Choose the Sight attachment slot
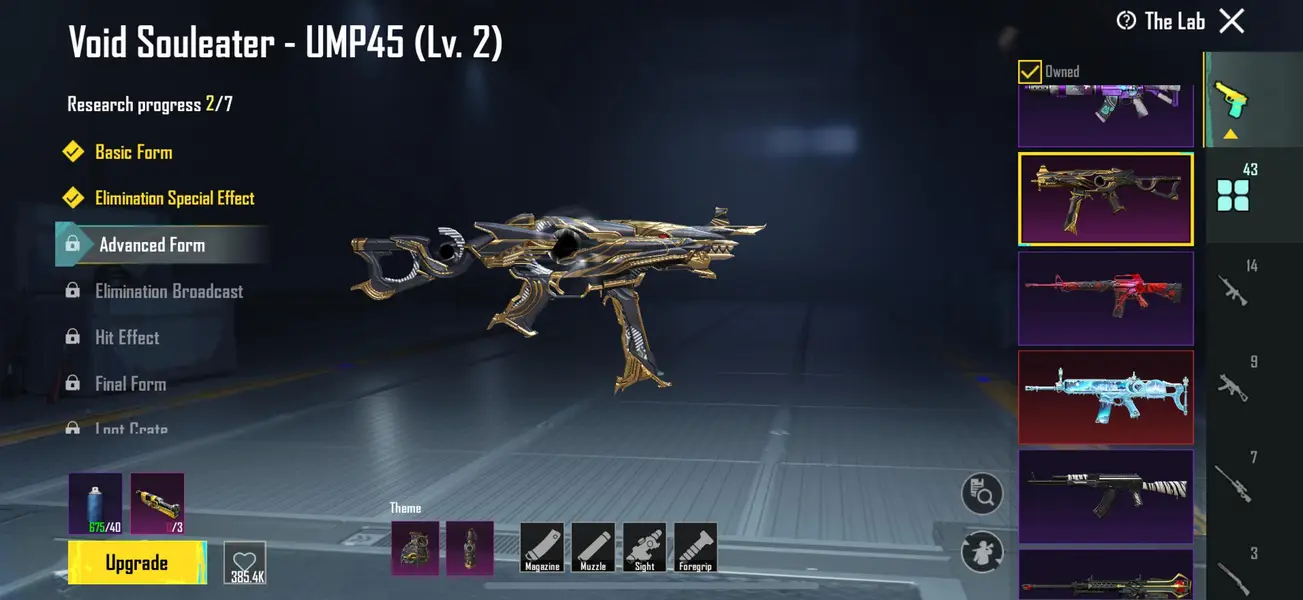 click(x=644, y=548)
